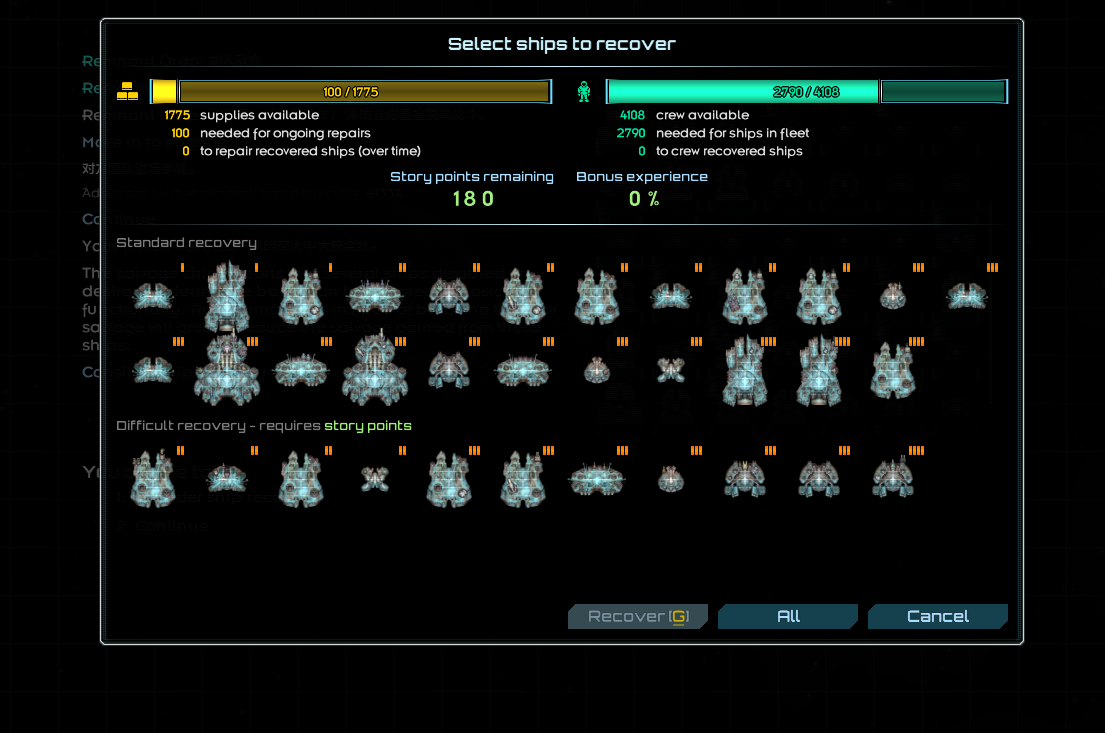Click the Recover button

pyautogui.click(x=637, y=616)
